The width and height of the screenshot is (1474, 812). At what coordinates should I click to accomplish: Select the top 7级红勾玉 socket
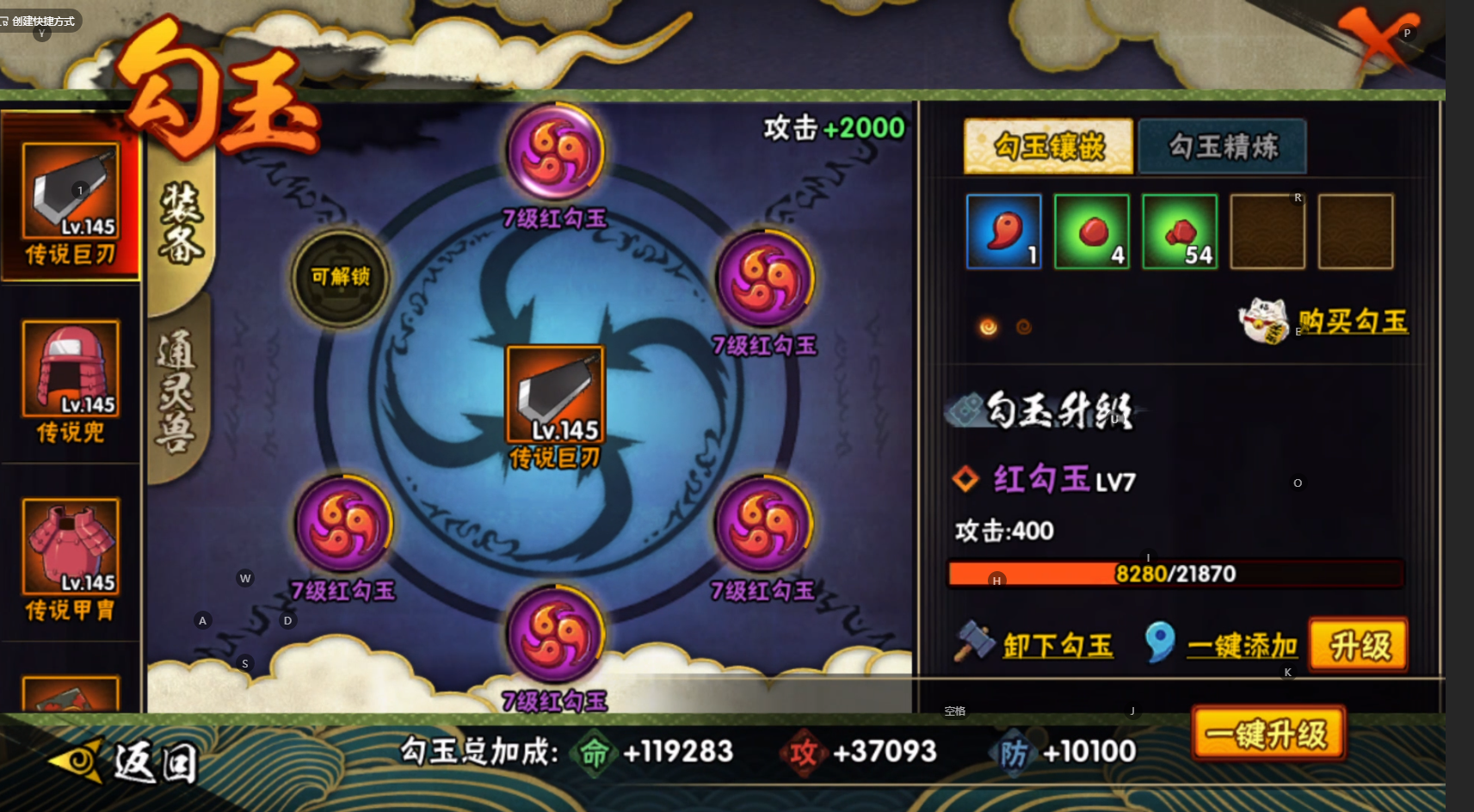pyautogui.click(x=555, y=153)
